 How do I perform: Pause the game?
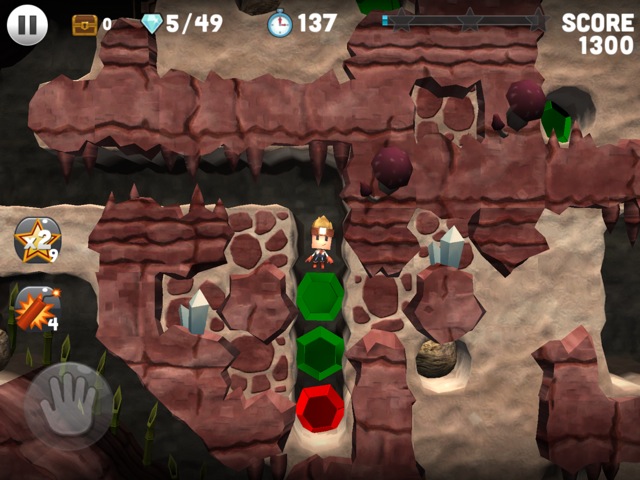(27, 24)
